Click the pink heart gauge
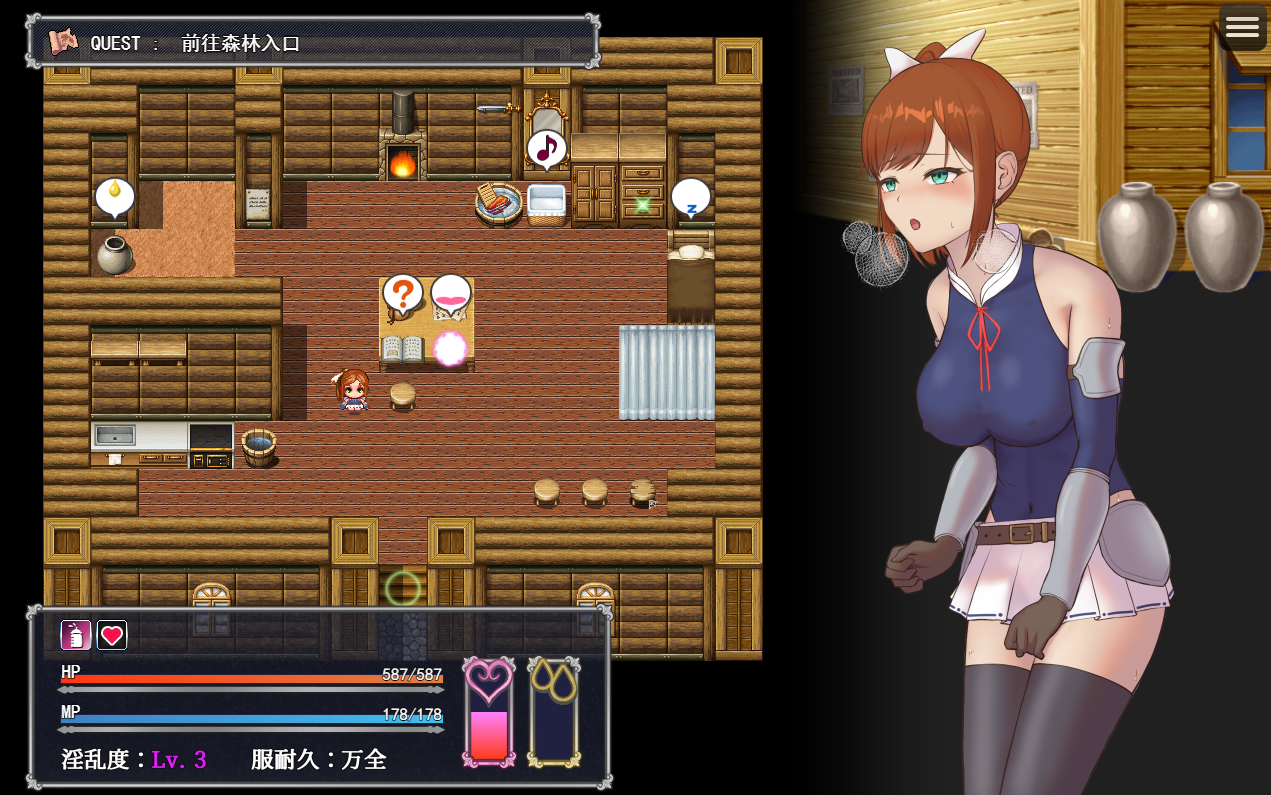The image size is (1271, 795). coord(489,712)
